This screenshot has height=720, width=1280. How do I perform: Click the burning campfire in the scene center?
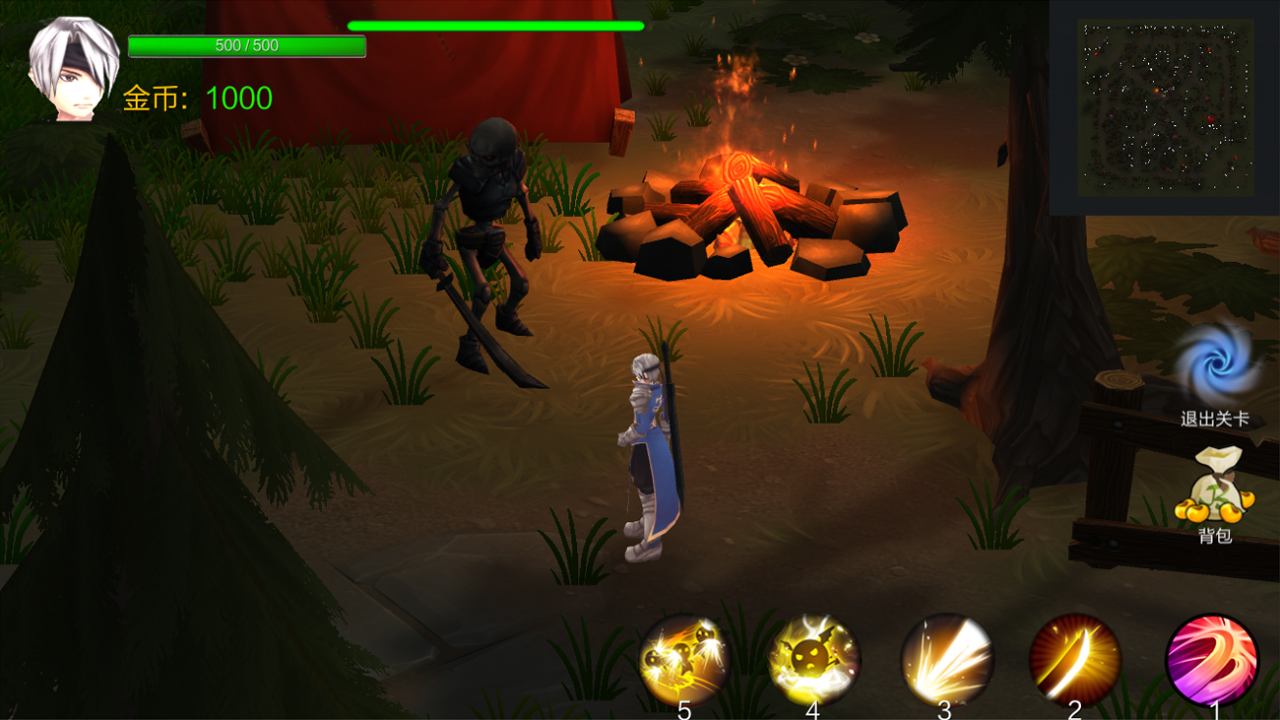[x=745, y=200]
